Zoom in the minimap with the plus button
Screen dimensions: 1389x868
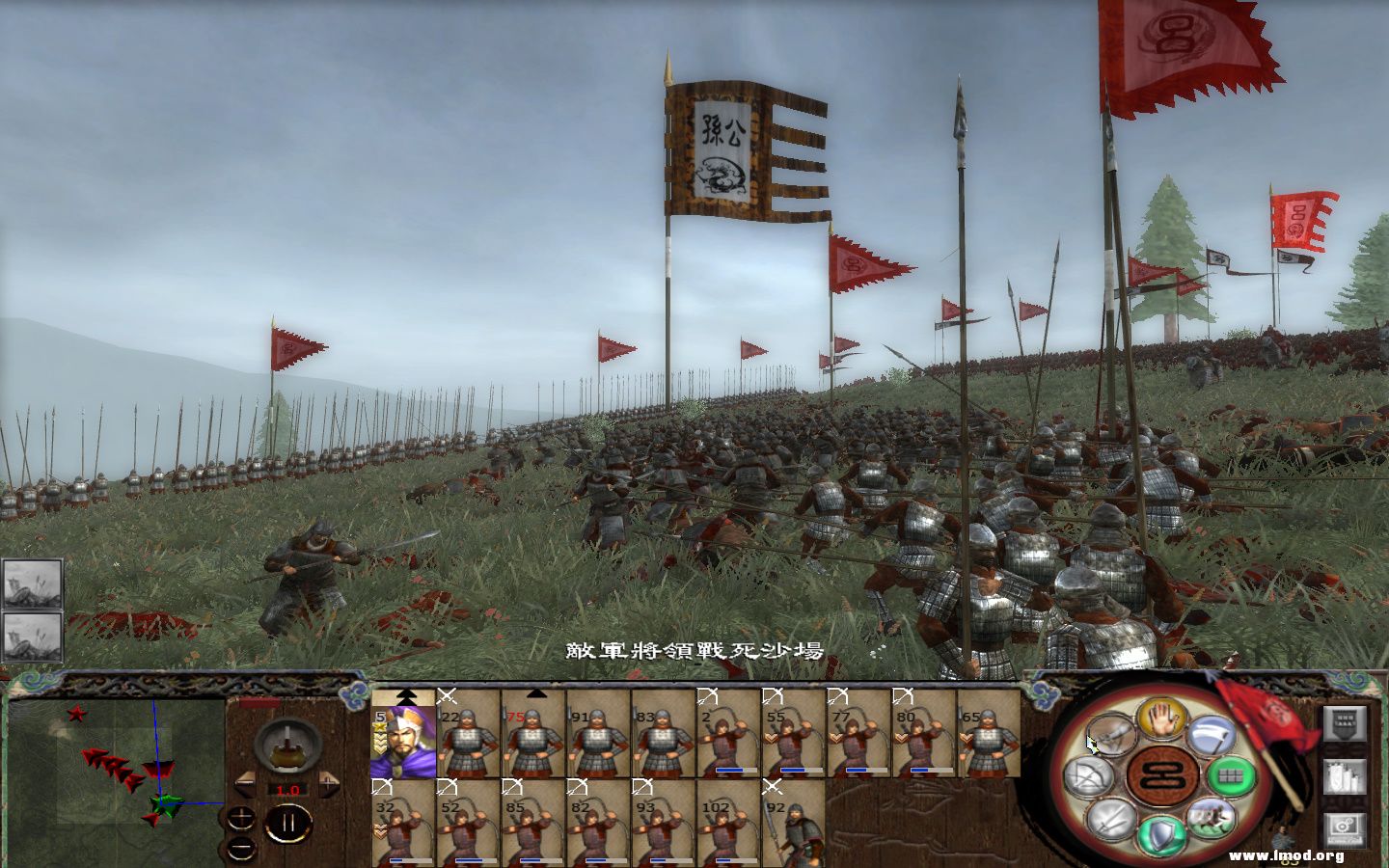(240, 817)
